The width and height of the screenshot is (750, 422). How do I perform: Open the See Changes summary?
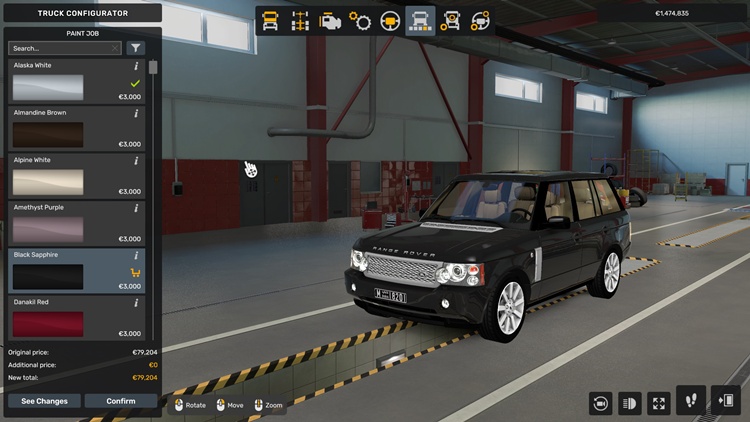(44, 401)
